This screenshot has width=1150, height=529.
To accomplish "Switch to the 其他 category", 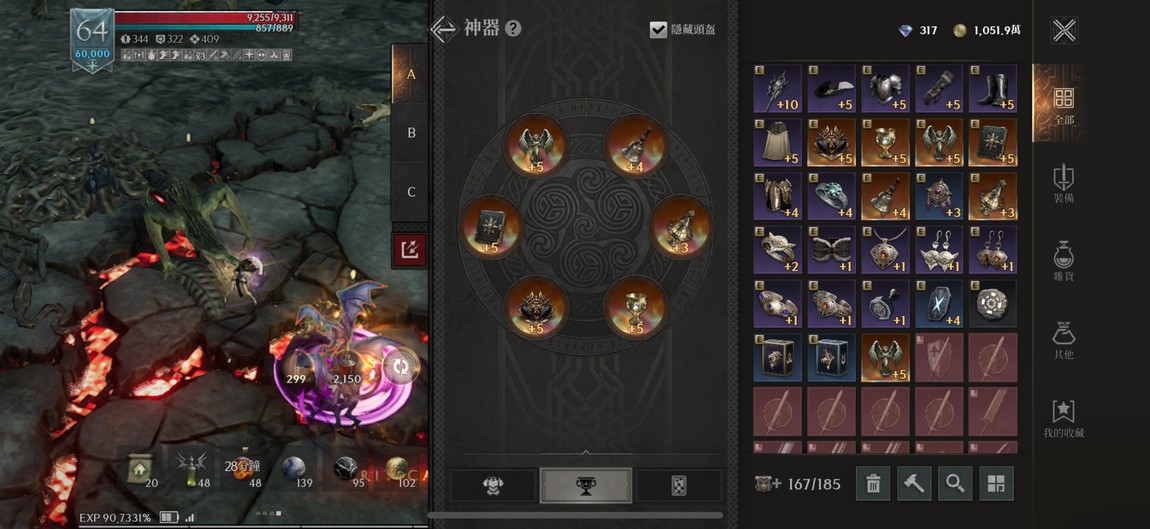I will 1064,340.
